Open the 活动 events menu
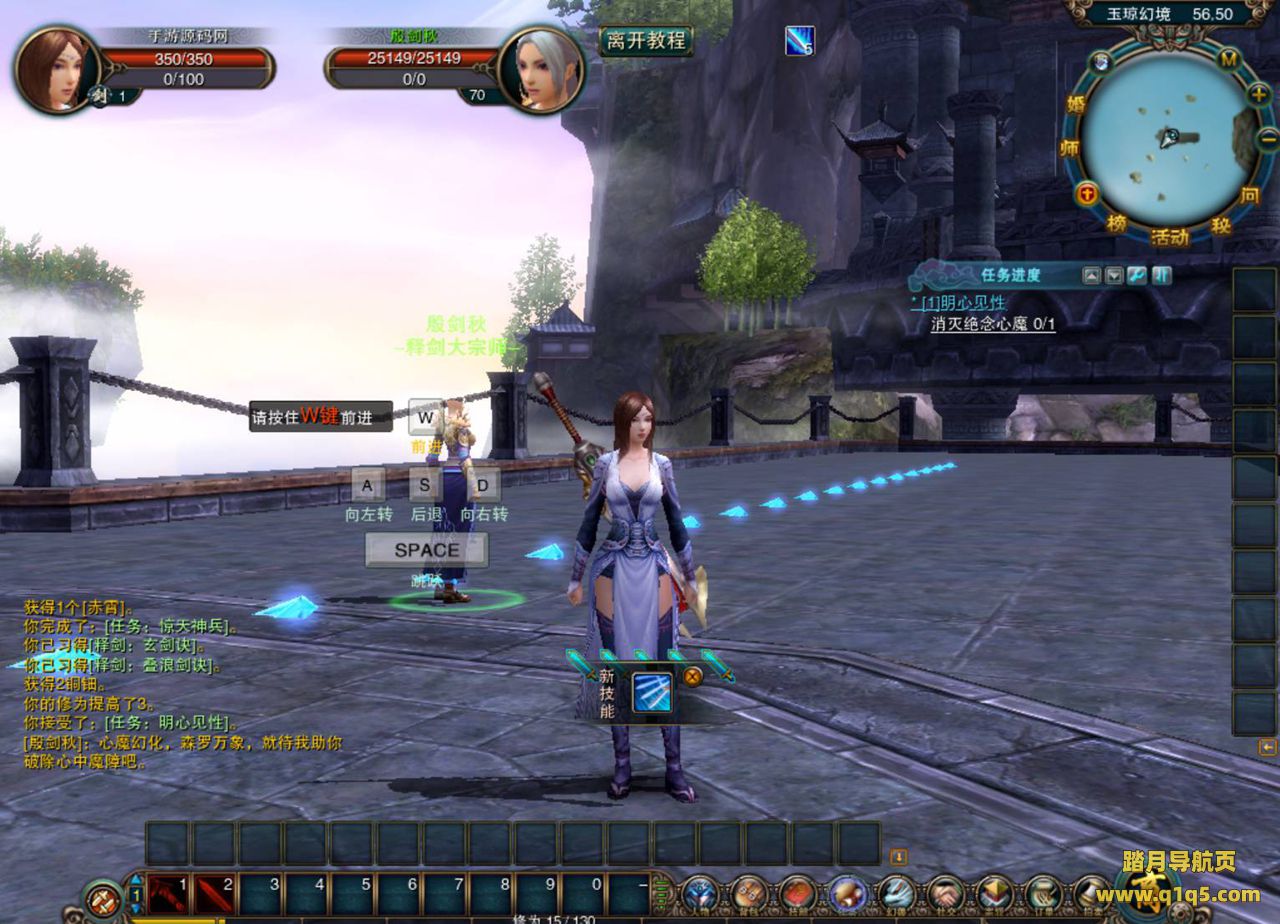1280x924 pixels. point(1169,237)
